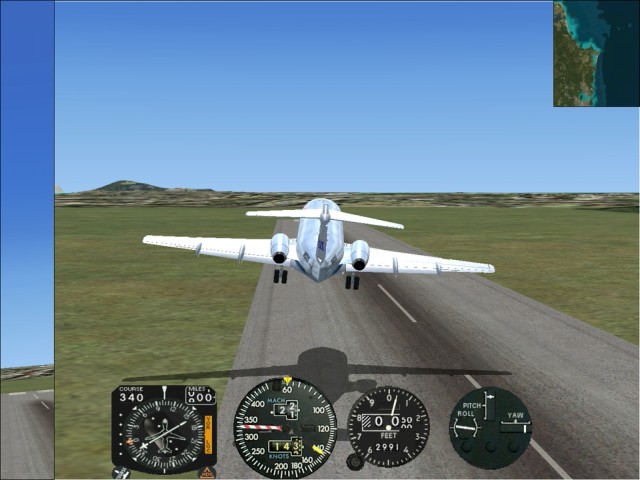Turn the altimeter's pressure setting knob

coord(354,461)
